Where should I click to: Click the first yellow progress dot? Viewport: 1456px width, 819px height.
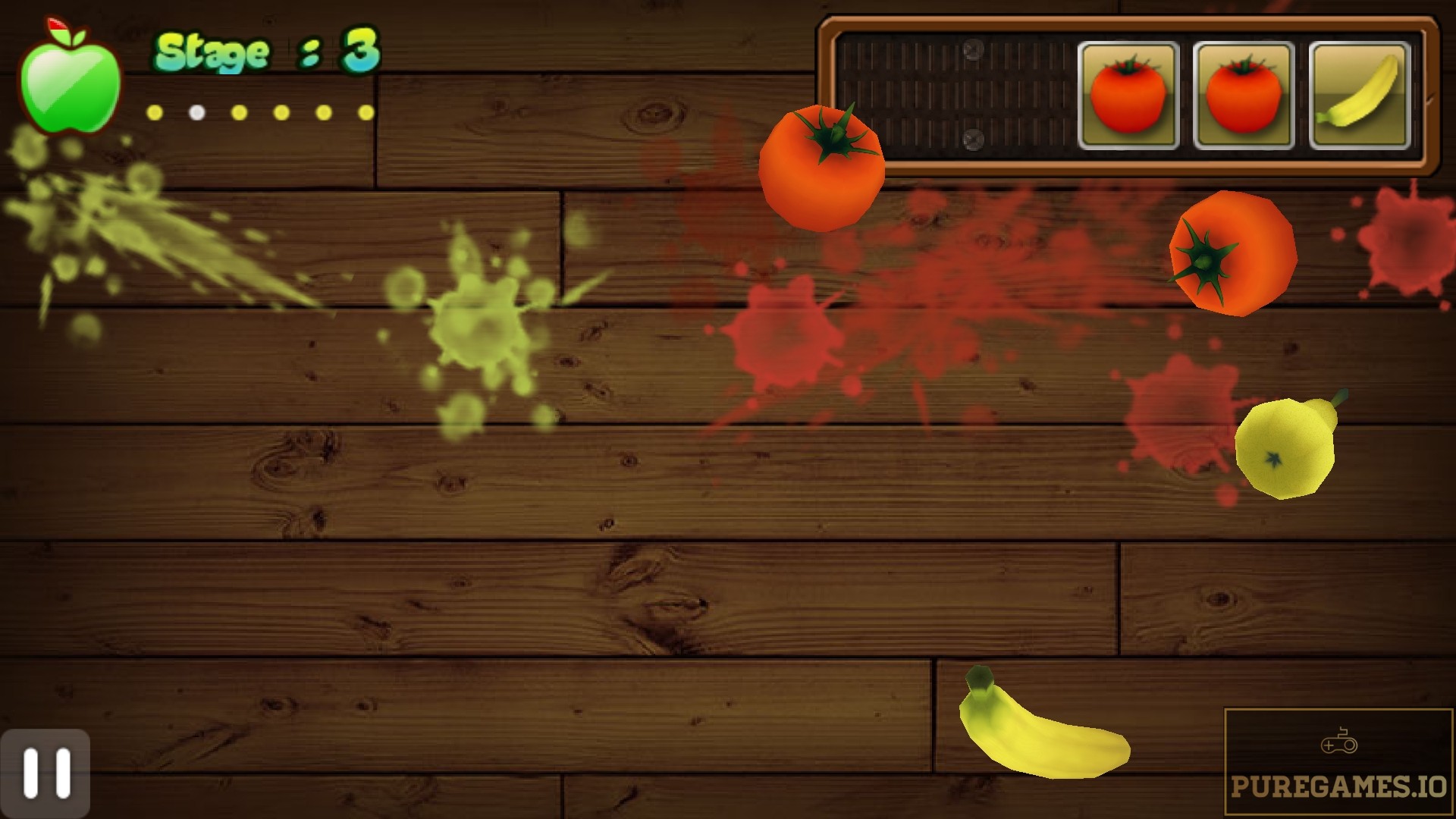pos(155,111)
